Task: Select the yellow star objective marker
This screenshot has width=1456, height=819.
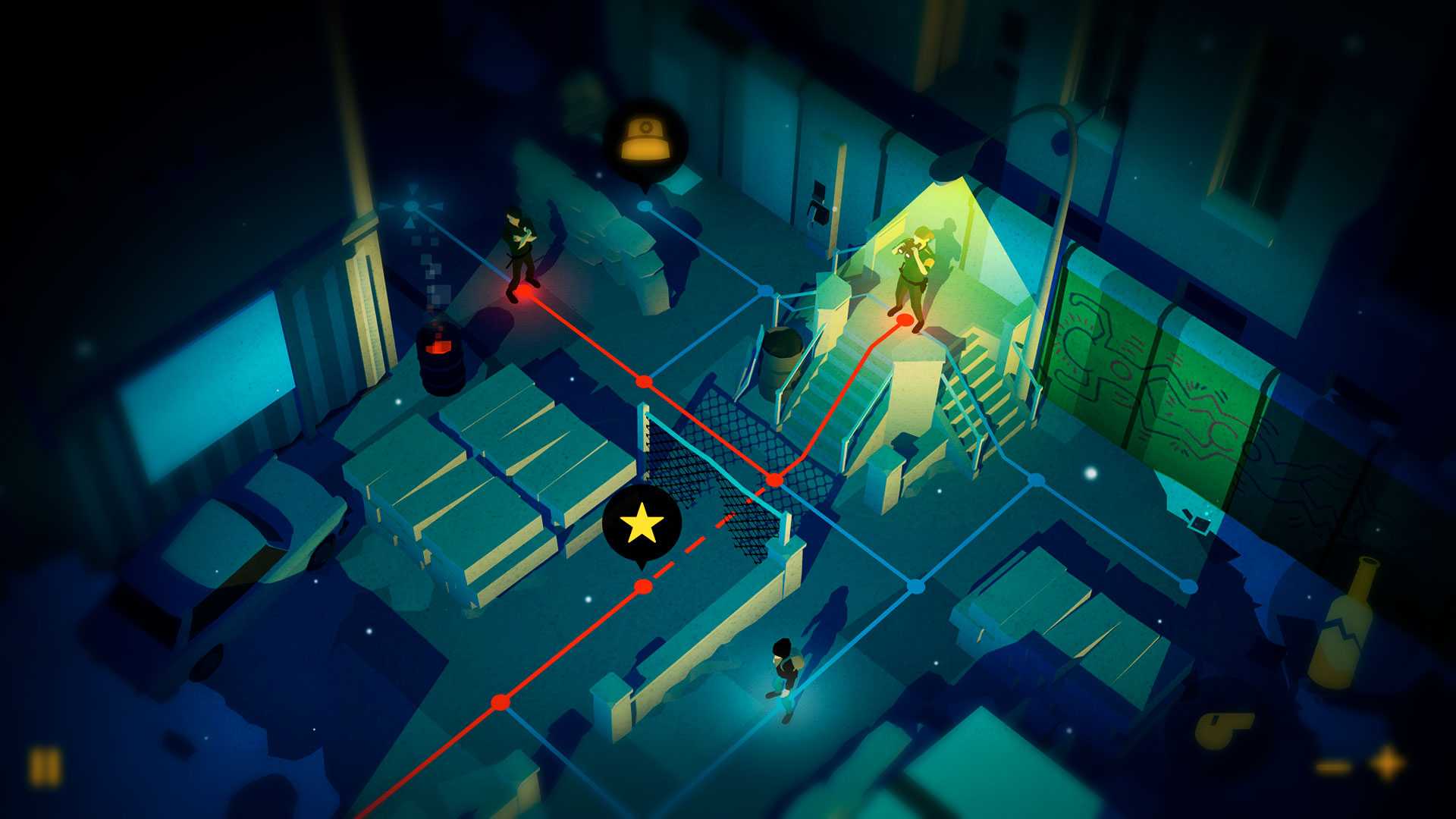Action: point(642,523)
